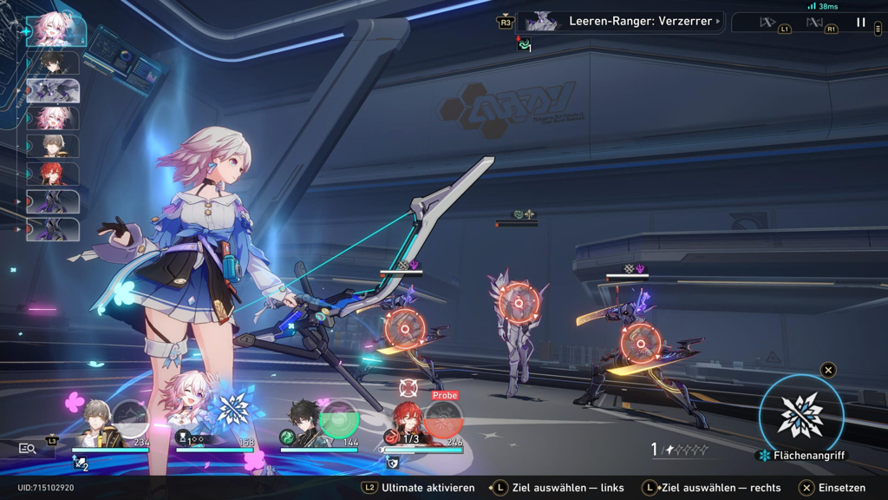The image size is (888, 500).
Task: Select Dan Heng in the turn order list
Action: coord(53,63)
